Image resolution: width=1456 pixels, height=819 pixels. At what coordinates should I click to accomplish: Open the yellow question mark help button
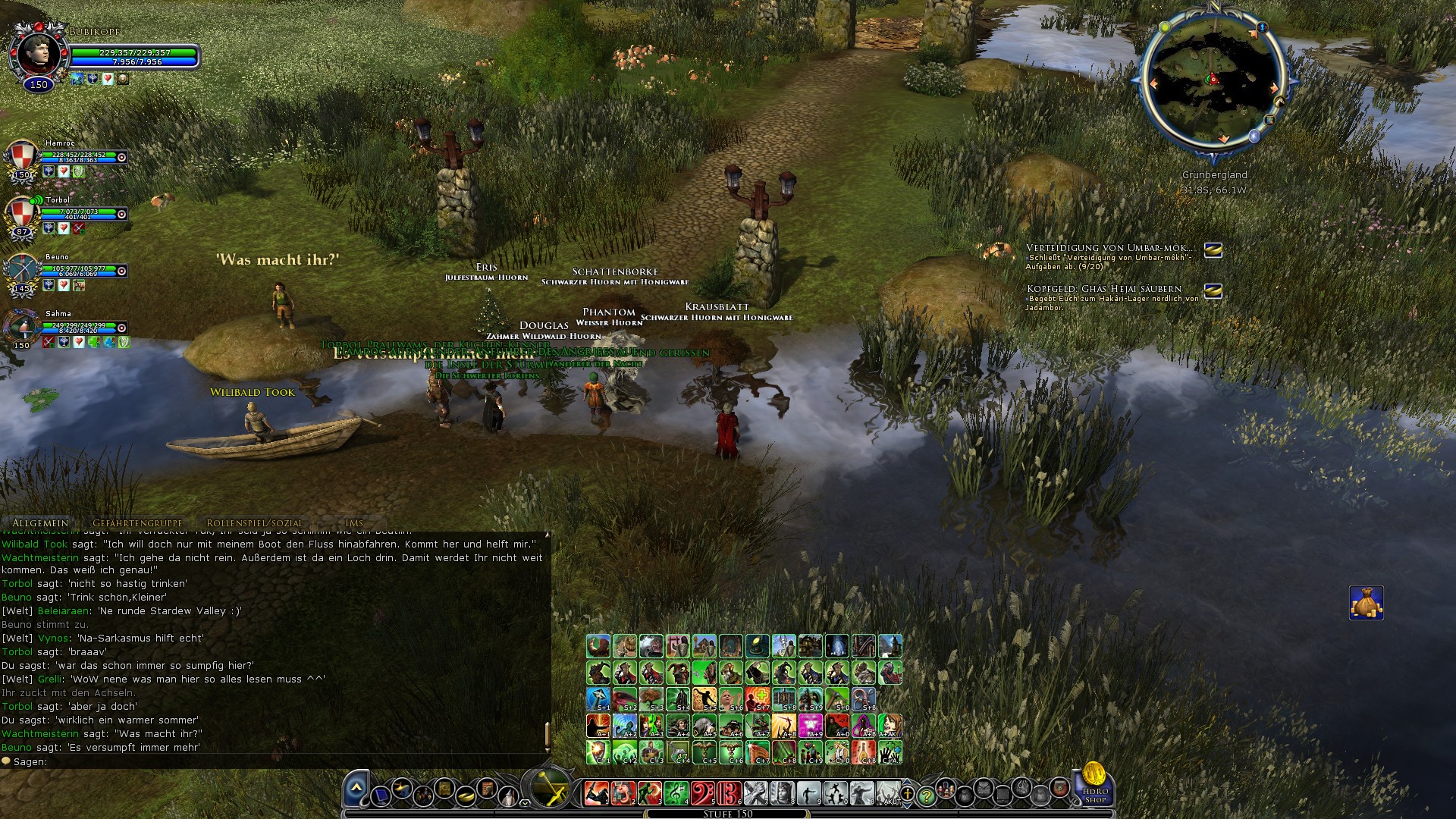tap(926, 796)
